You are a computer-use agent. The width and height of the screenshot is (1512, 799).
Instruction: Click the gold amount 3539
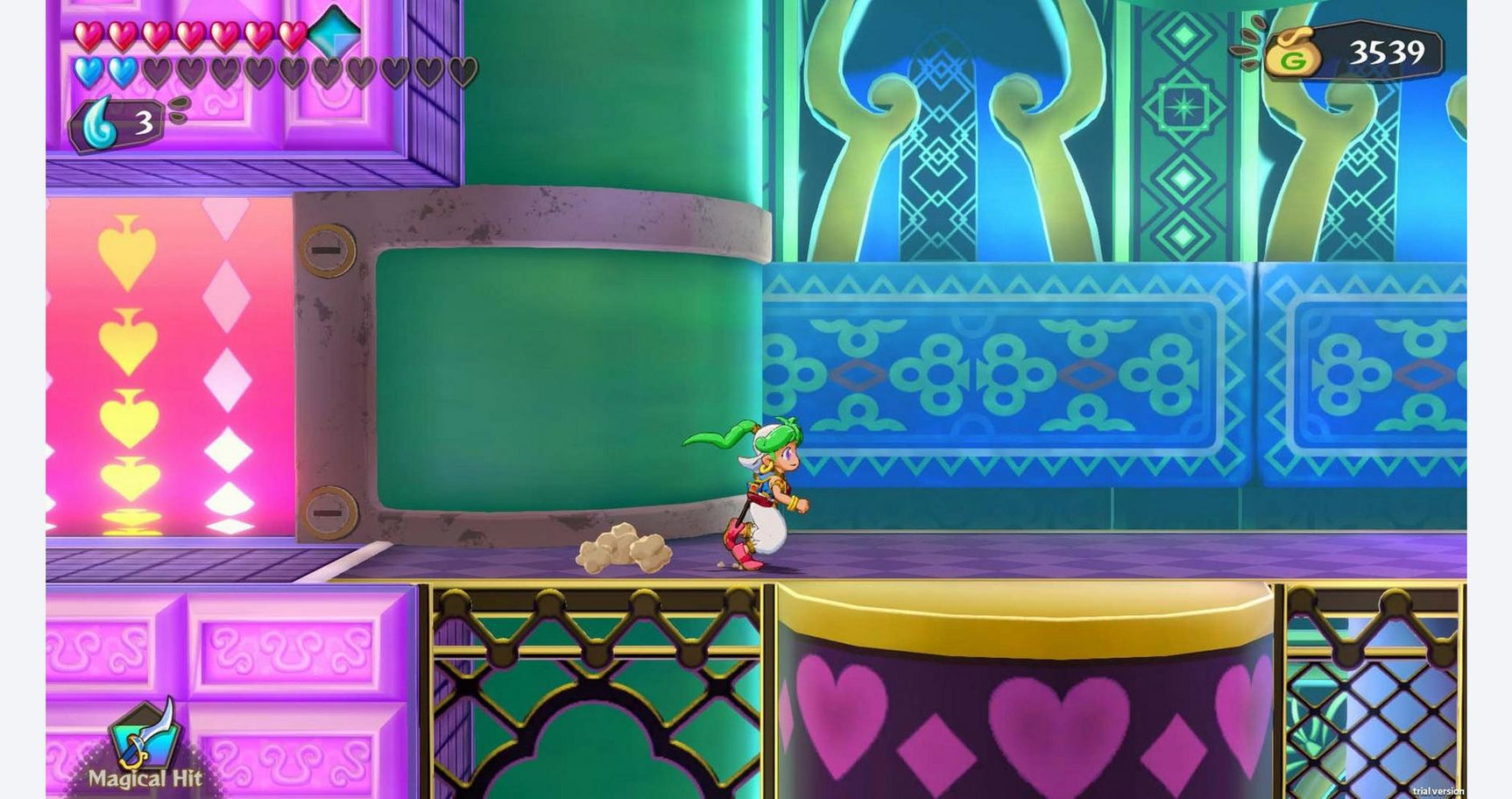[1388, 53]
